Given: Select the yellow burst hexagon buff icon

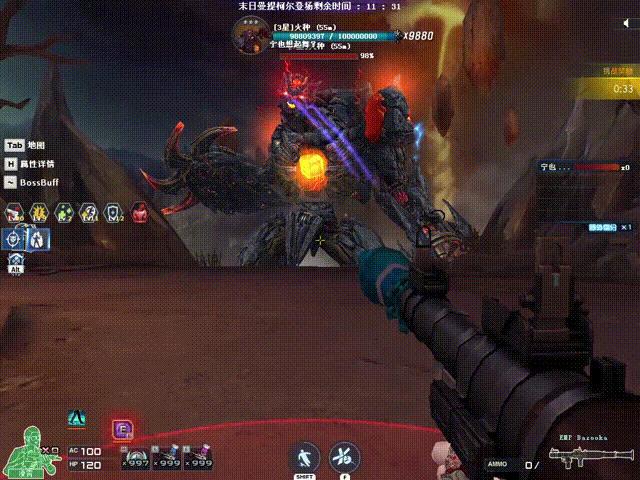Looking at the screenshot, I should pos(40,212).
